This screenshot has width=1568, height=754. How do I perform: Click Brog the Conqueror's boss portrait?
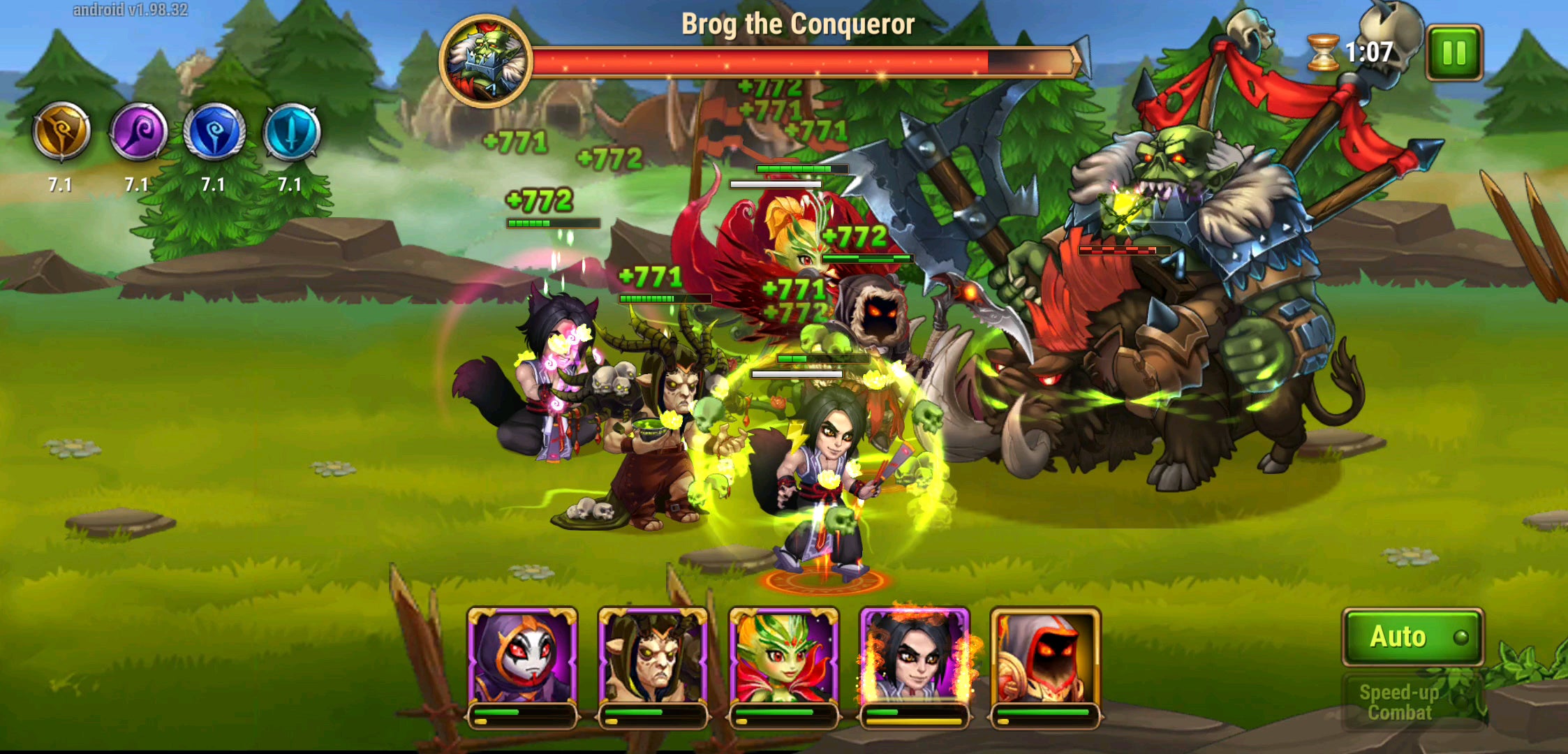tap(487, 59)
